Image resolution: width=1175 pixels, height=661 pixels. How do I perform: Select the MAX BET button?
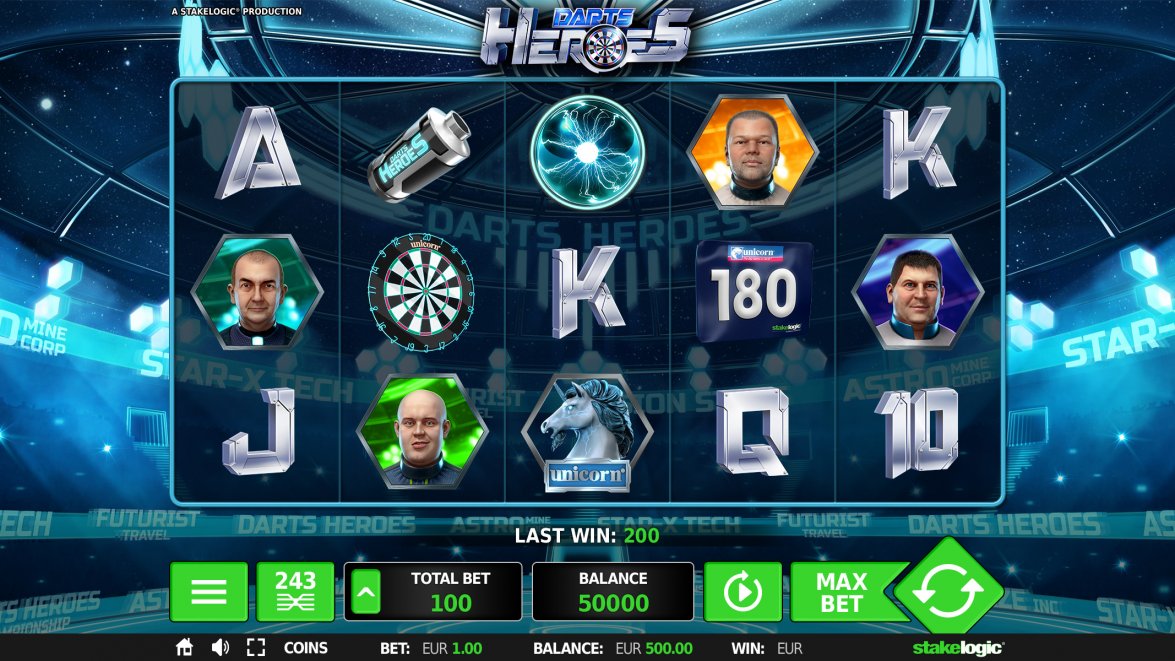(841, 592)
